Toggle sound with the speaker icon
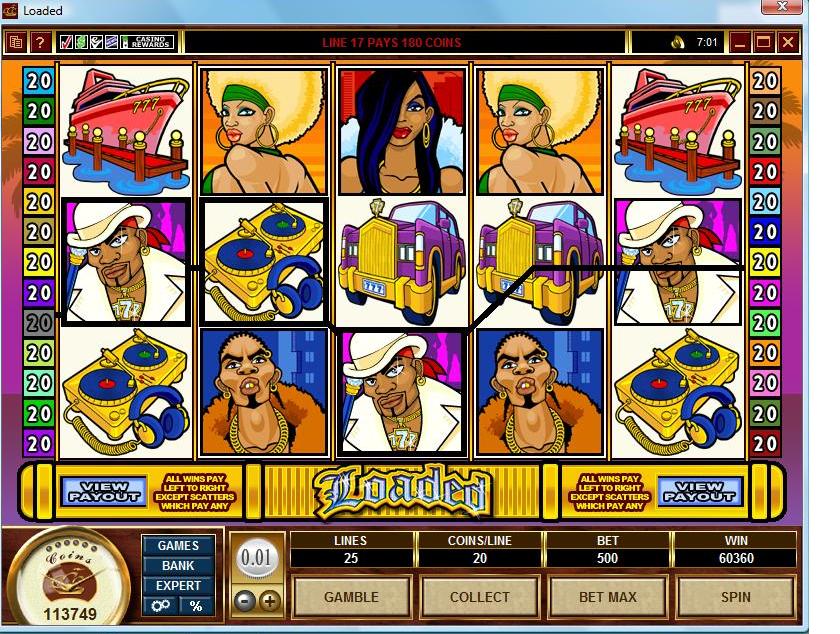Viewport: 840px width, 634px height. tap(677, 43)
